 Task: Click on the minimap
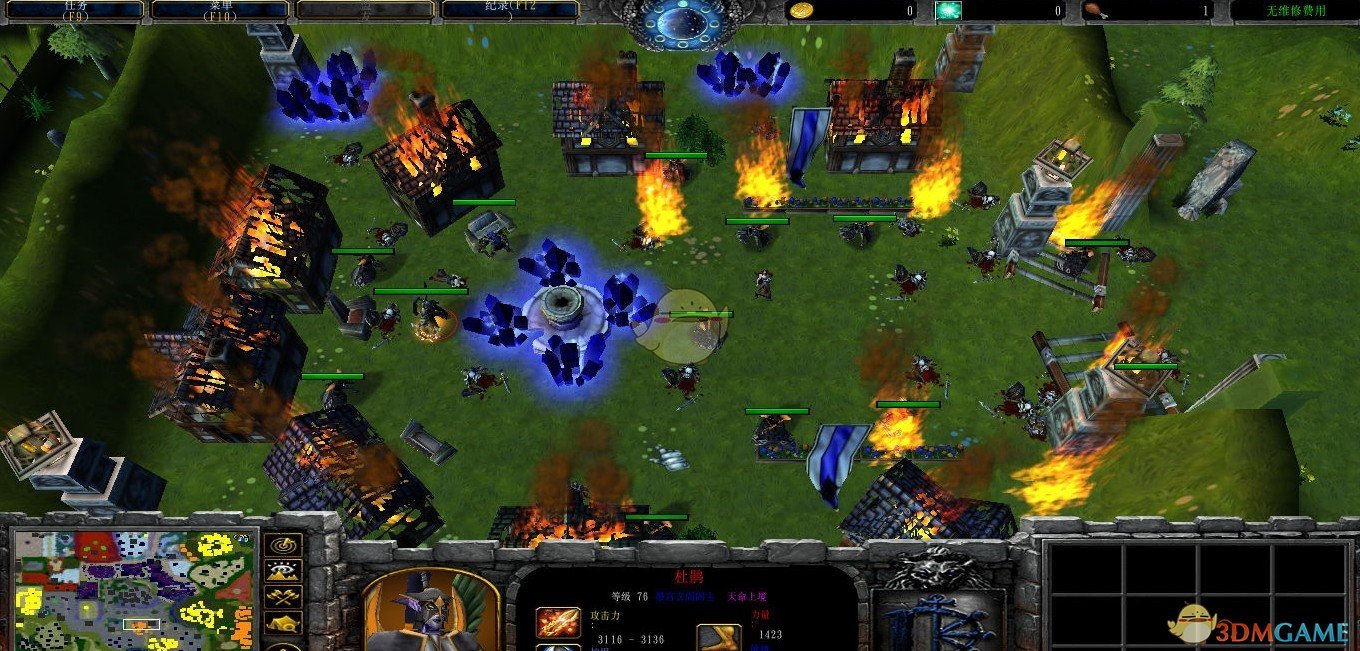[x=131, y=589]
